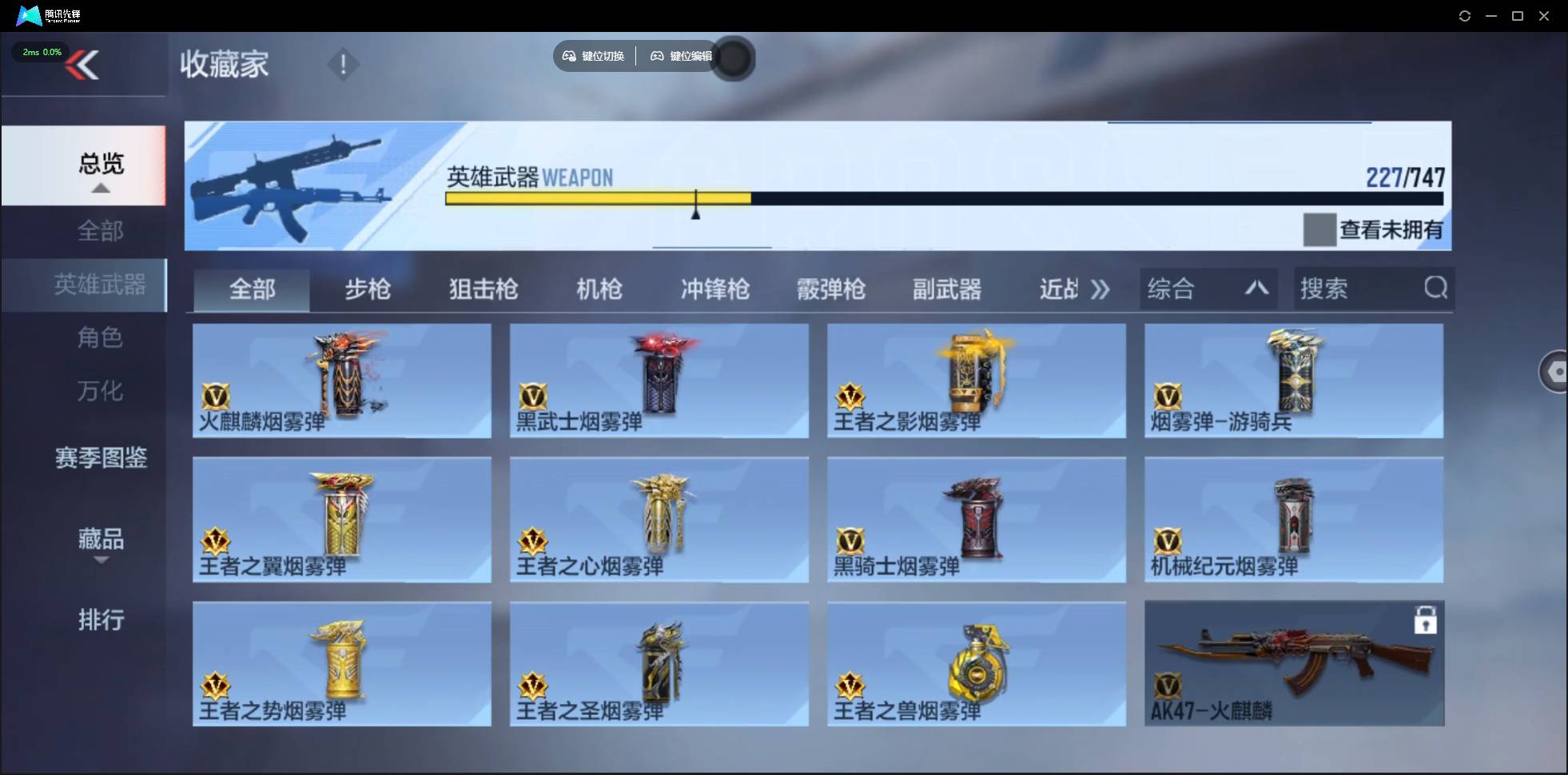Select the back double-arrow above the sidebar
This screenshot has width=1568, height=775.
(85, 65)
